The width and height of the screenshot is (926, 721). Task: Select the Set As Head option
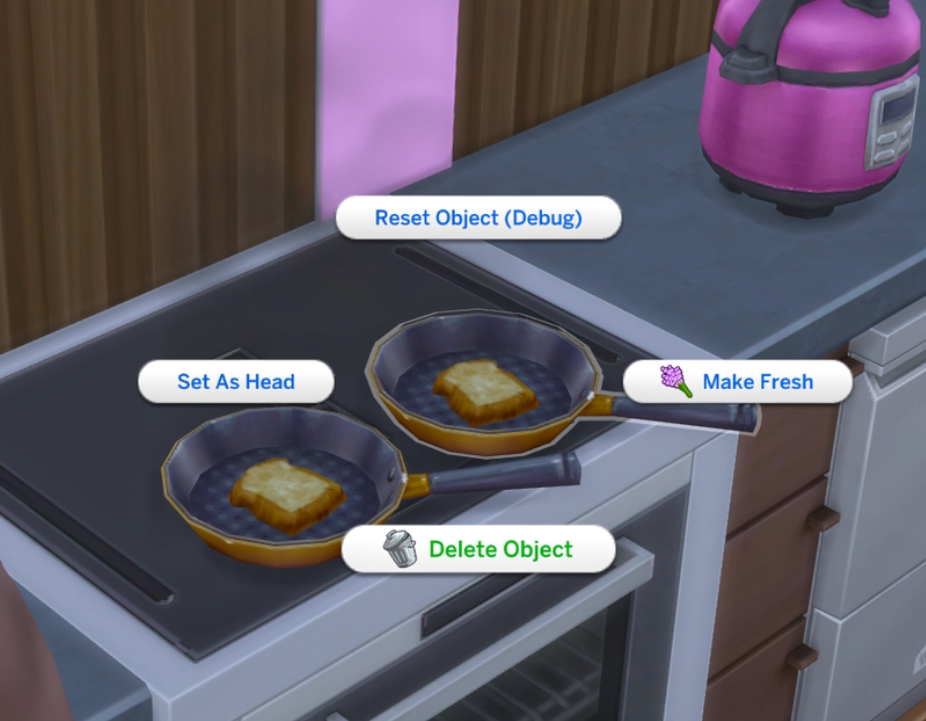[236, 382]
